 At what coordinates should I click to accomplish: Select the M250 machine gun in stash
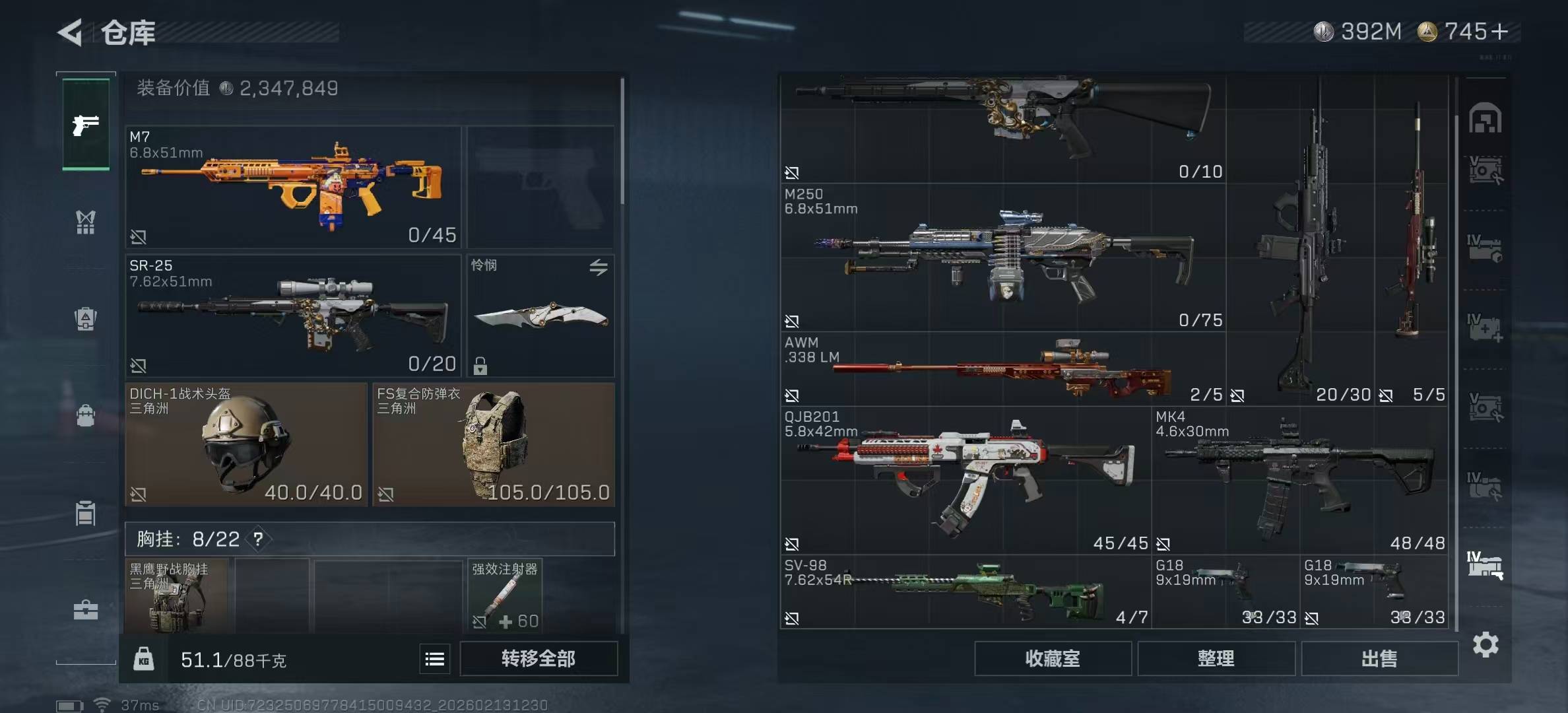[1002, 257]
